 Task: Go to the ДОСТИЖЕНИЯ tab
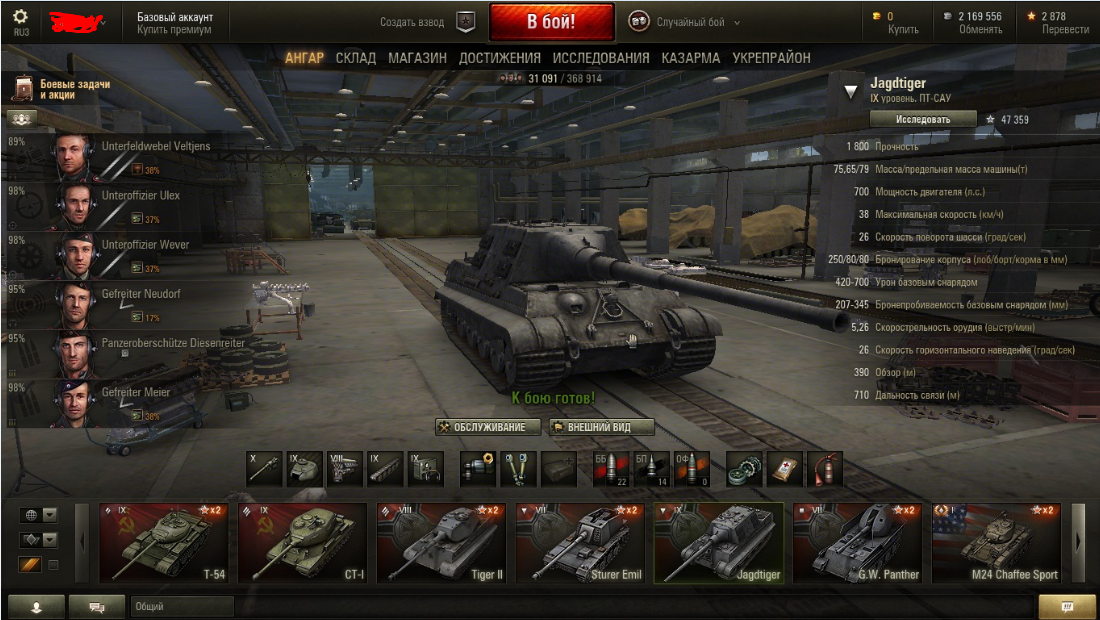pos(499,58)
